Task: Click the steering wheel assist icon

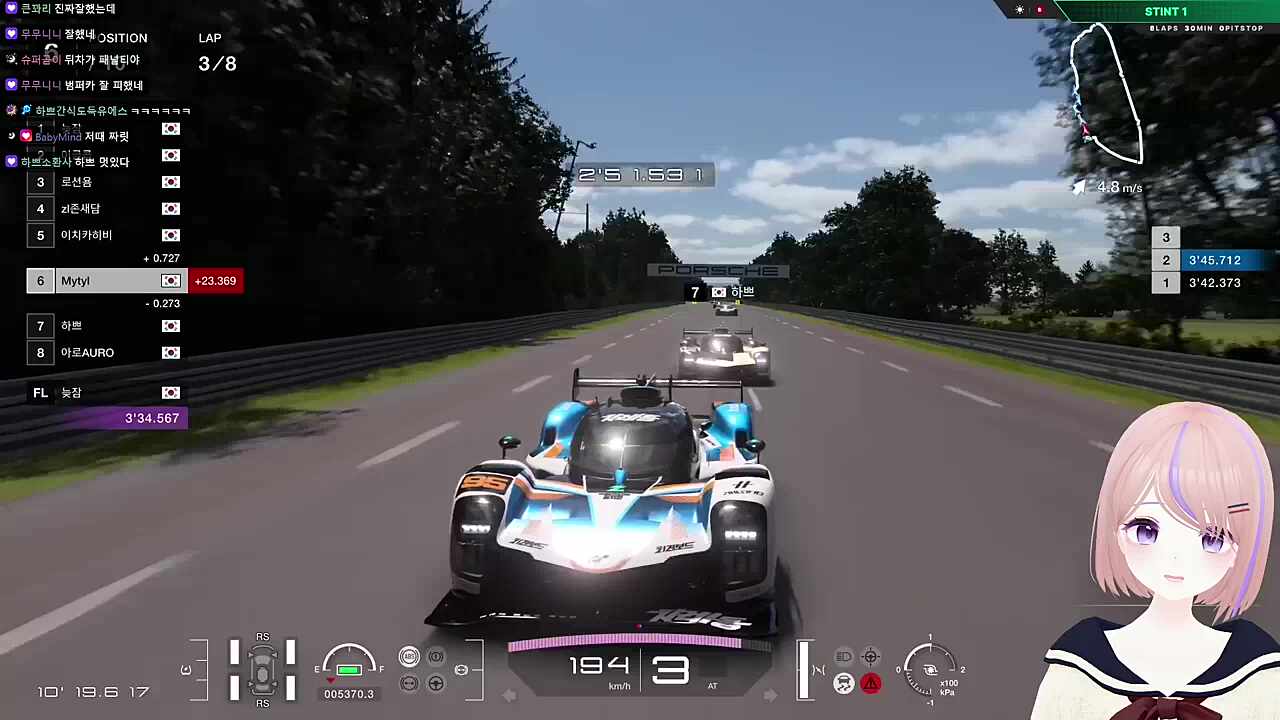Action: point(436,684)
